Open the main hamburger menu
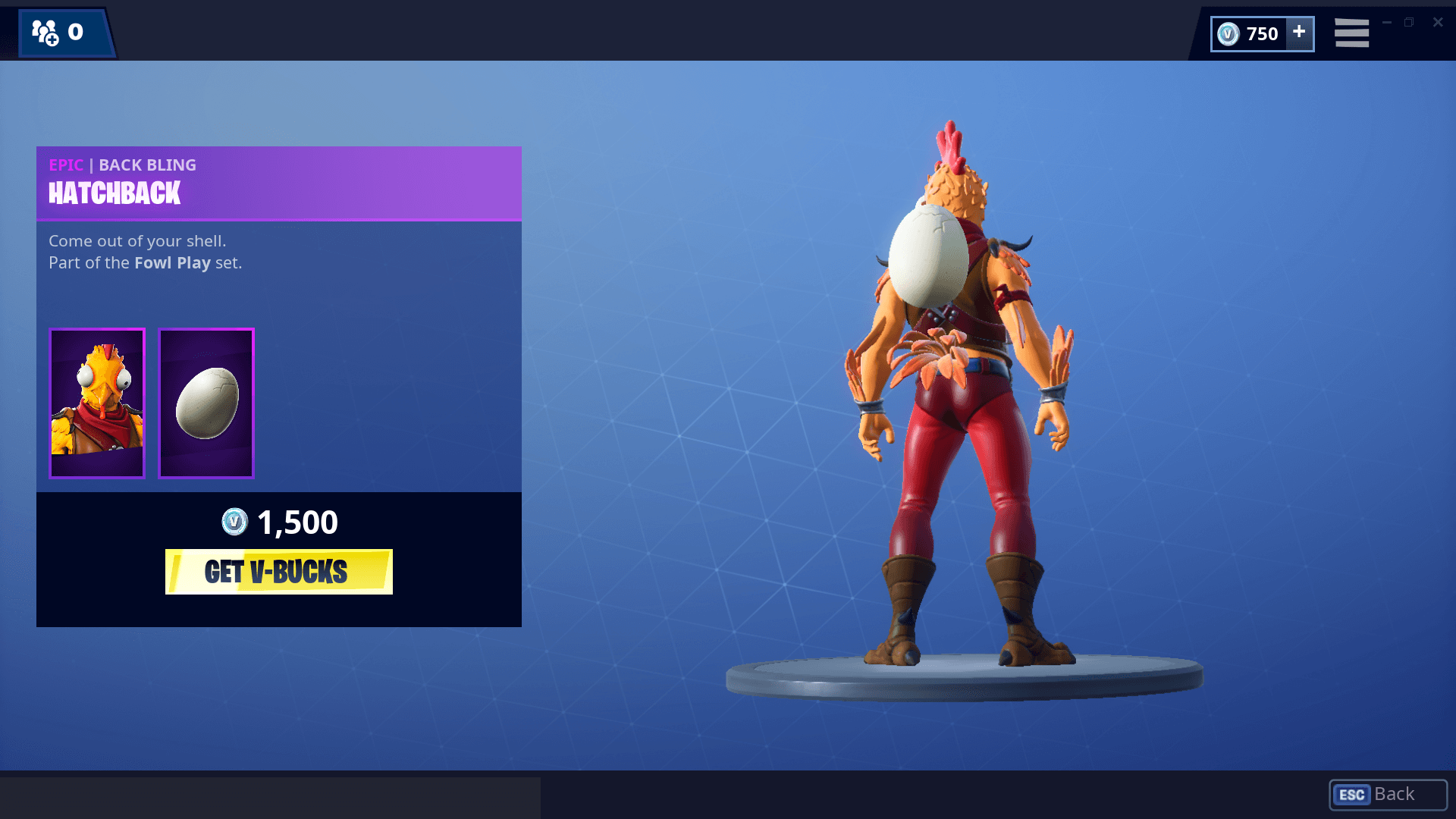The height and width of the screenshot is (819, 1456). [x=1351, y=33]
